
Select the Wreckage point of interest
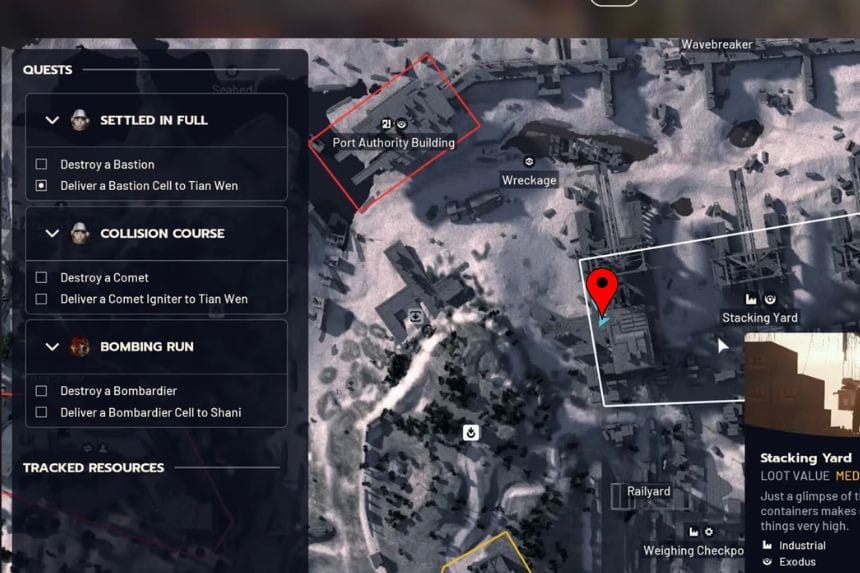[x=529, y=180]
